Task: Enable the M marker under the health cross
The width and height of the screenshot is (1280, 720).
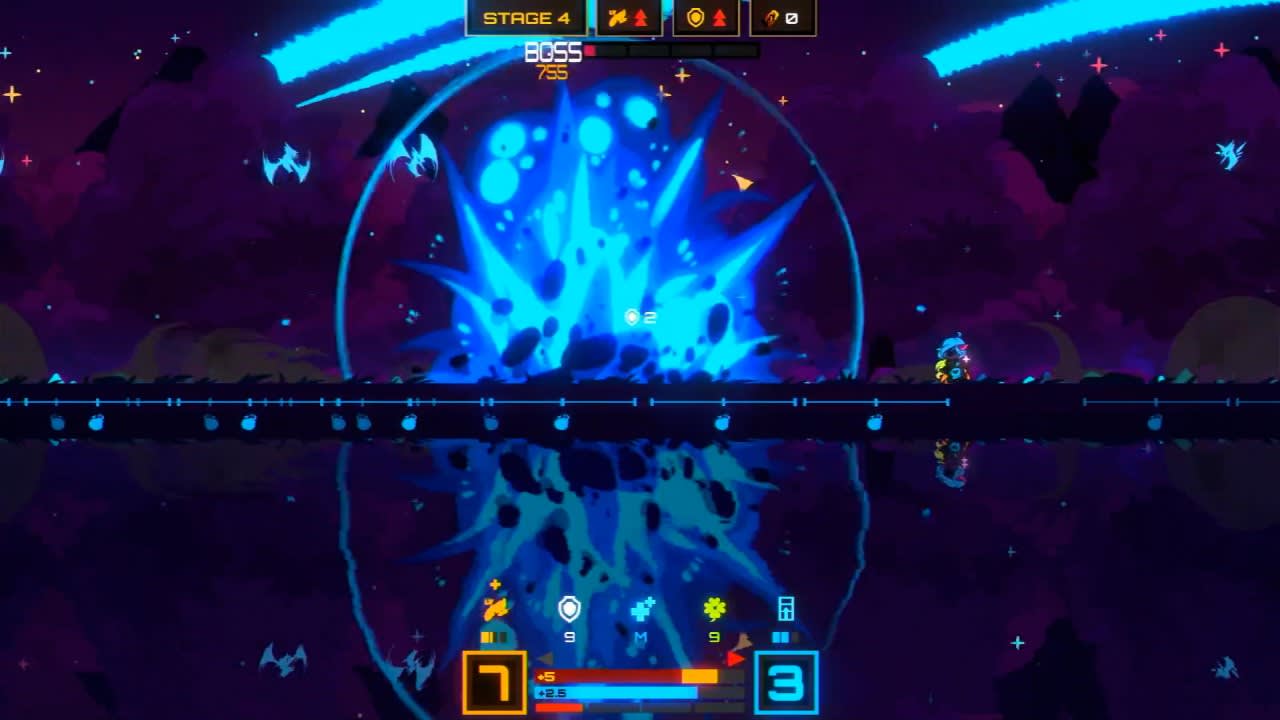Action: click(x=641, y=638)
